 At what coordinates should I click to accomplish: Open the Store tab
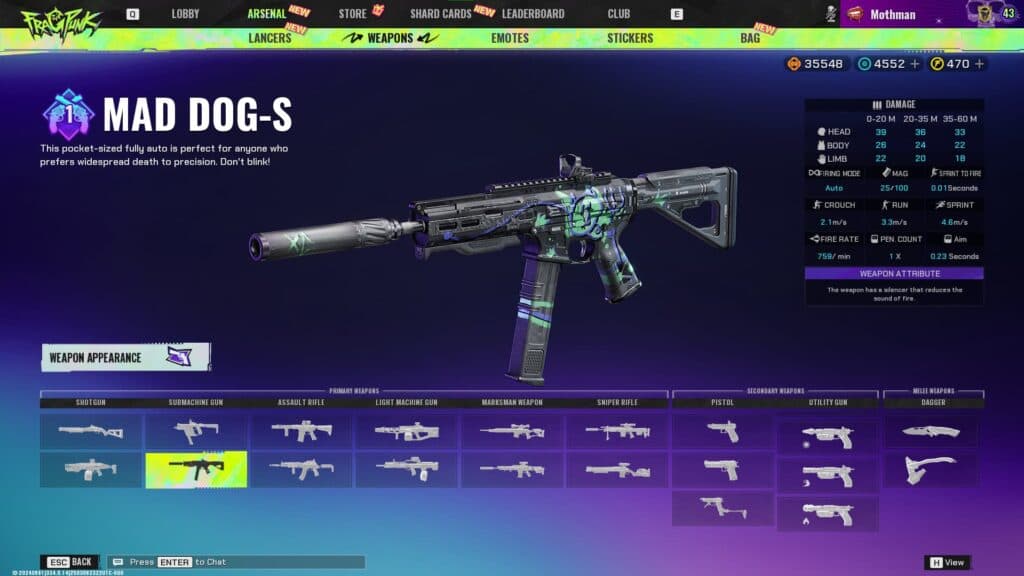(352, 14)
